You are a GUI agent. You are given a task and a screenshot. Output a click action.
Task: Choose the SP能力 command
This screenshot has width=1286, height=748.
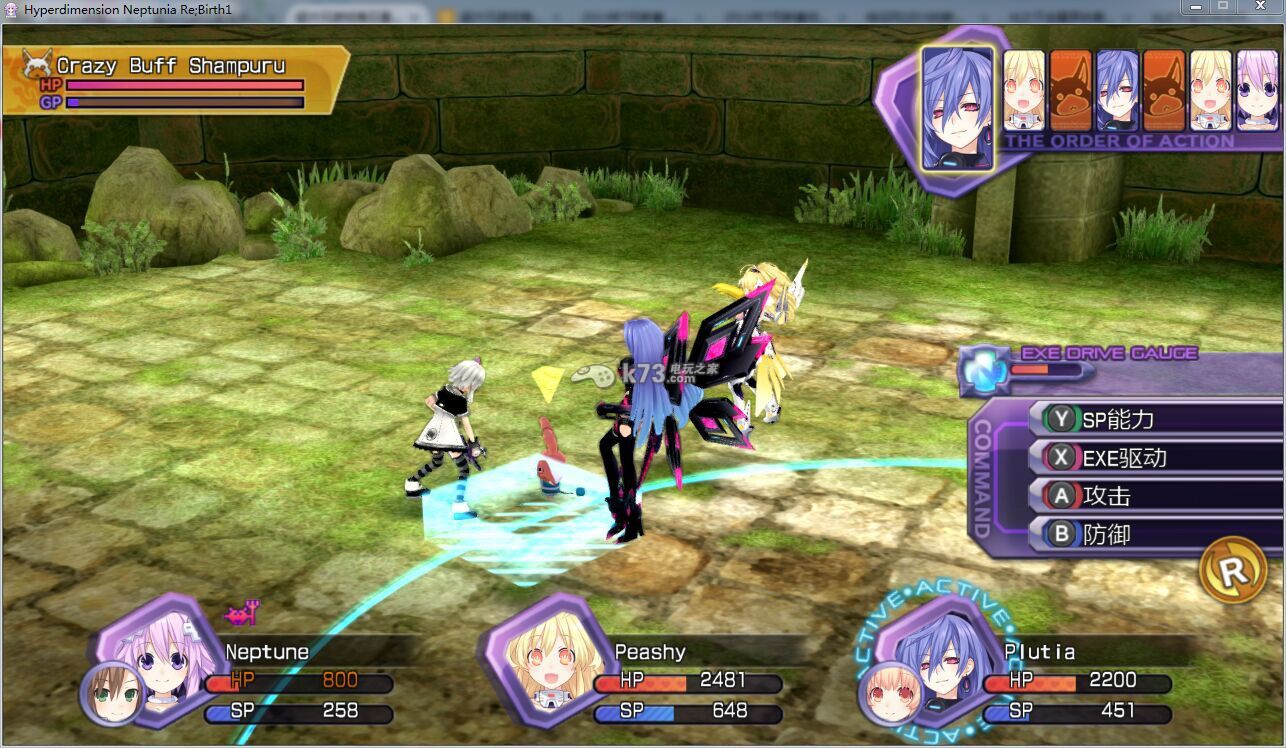click(1150, 419)
